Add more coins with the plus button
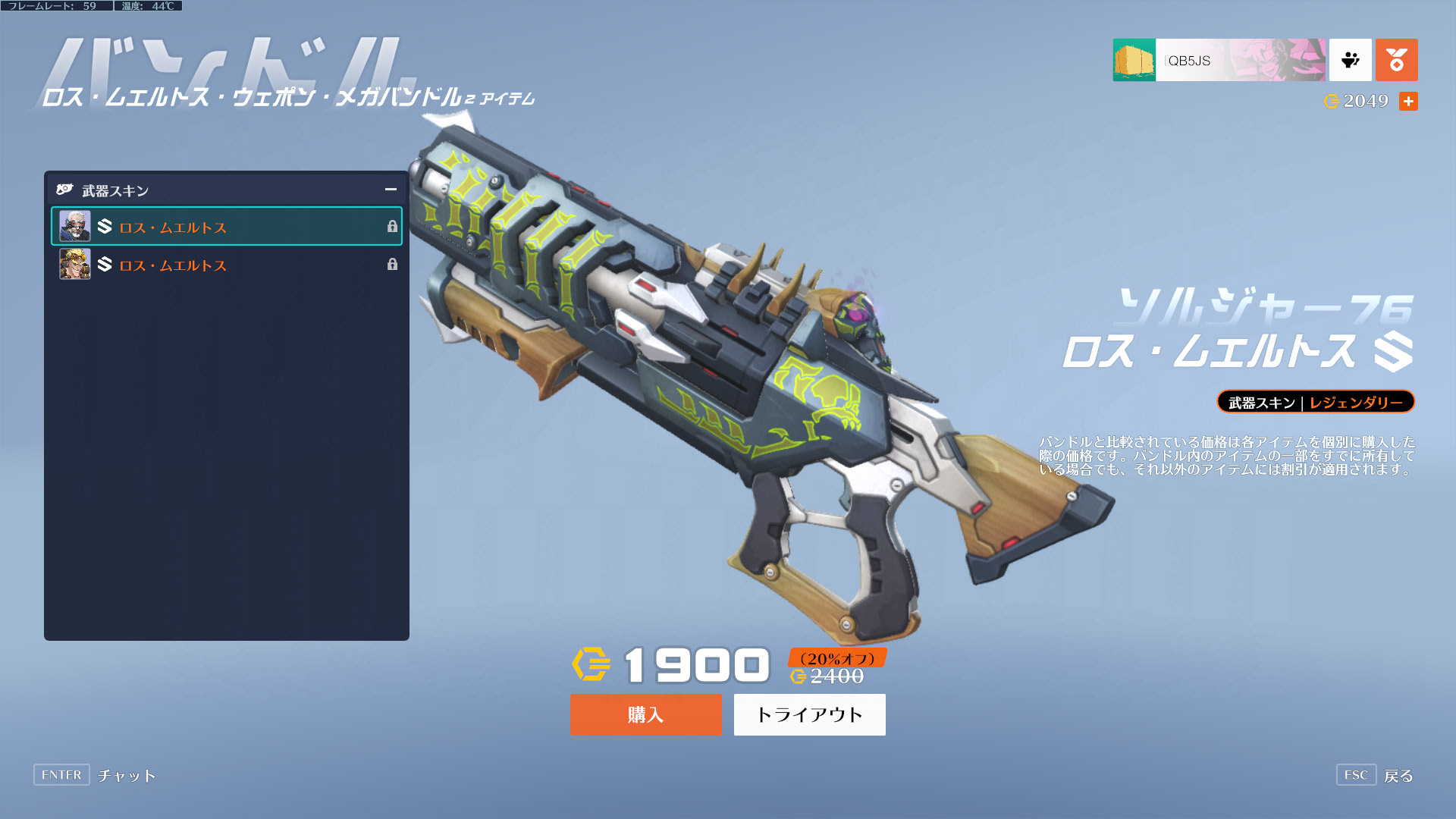The height and width of the screenshot is (819, 1456). 1408,102
